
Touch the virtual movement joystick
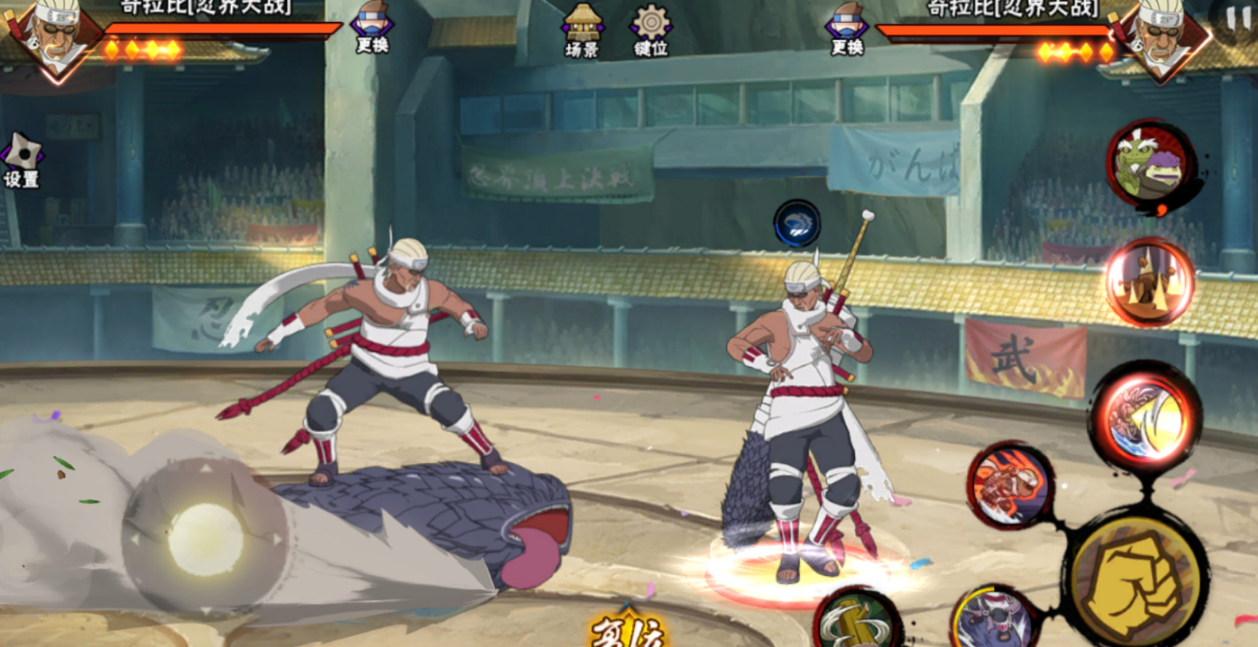(x=205, y=539)
